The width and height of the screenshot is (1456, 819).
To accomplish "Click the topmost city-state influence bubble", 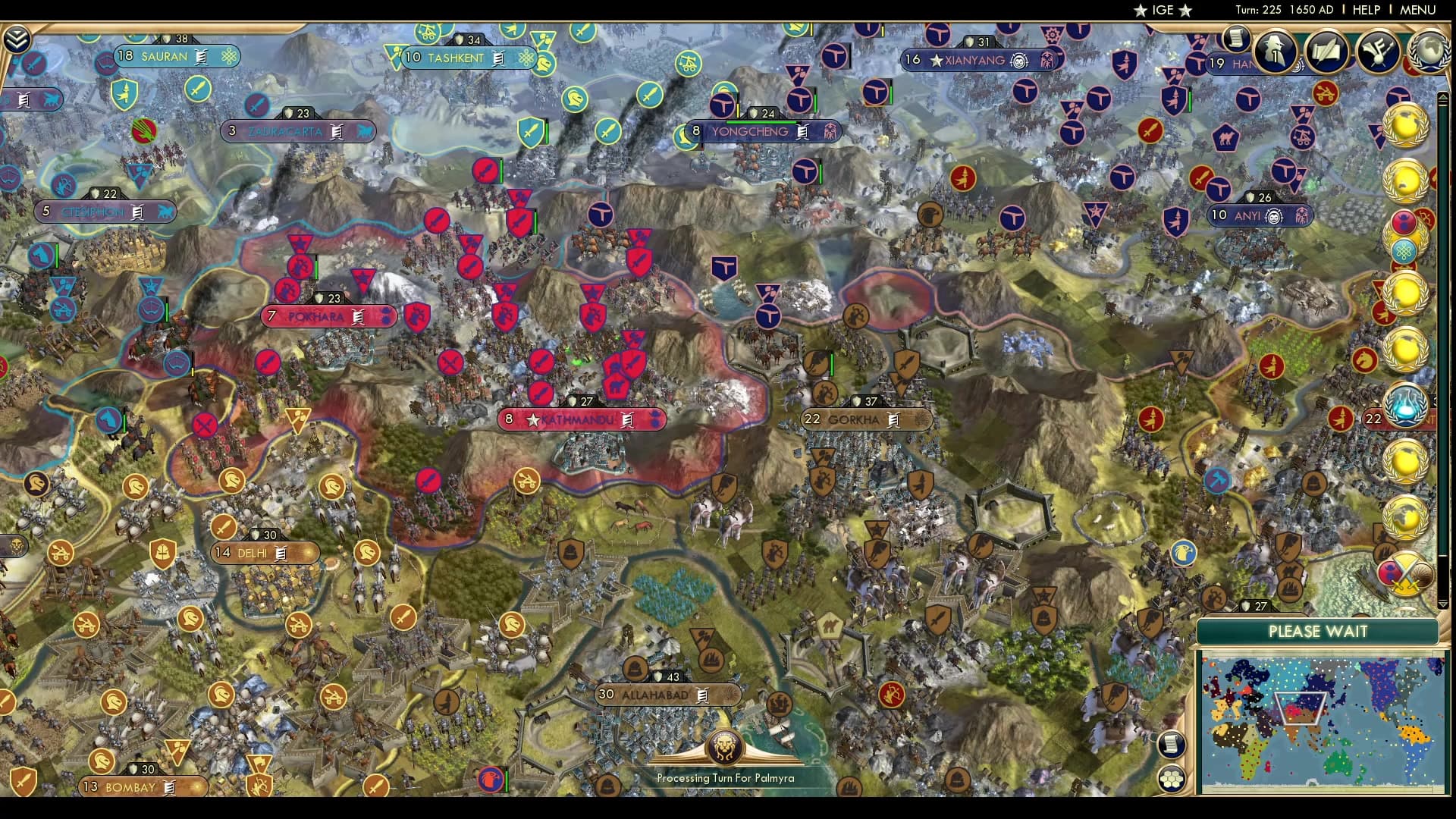I will 1407,125.
